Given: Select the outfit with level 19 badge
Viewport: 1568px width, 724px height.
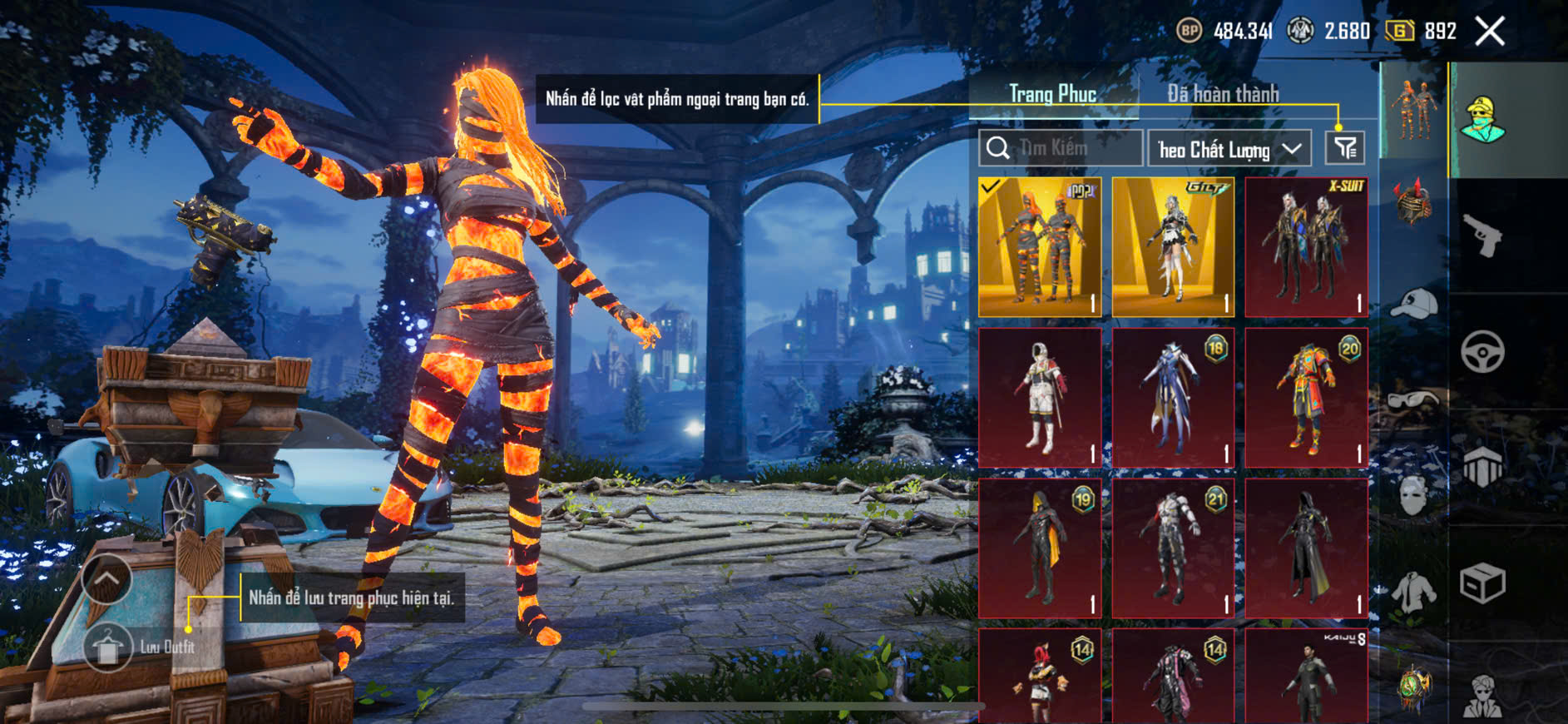Looking at the screenshot, I should [x=1040, y=548].
